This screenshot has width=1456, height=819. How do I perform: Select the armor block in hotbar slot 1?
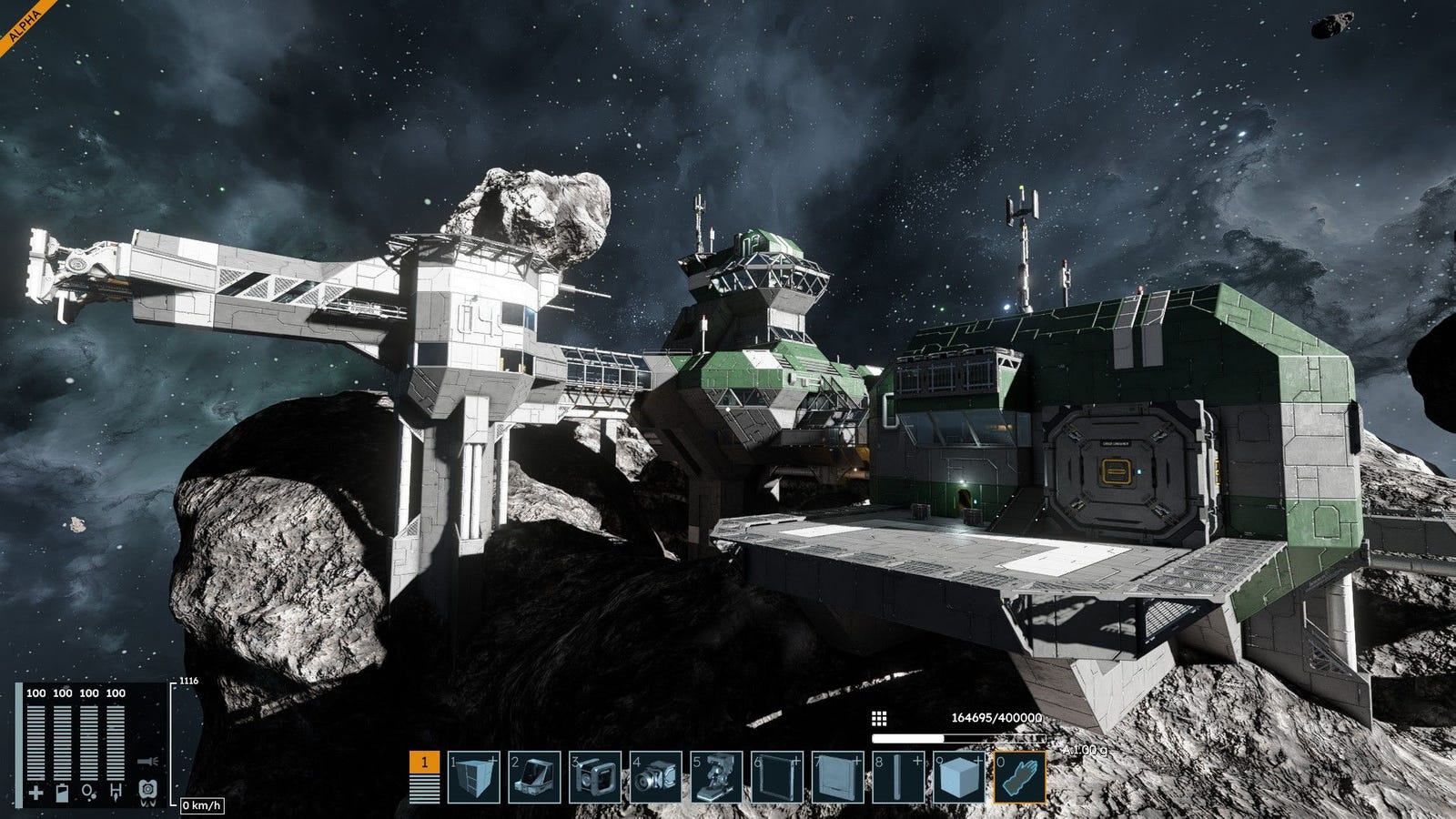[474, 777]
